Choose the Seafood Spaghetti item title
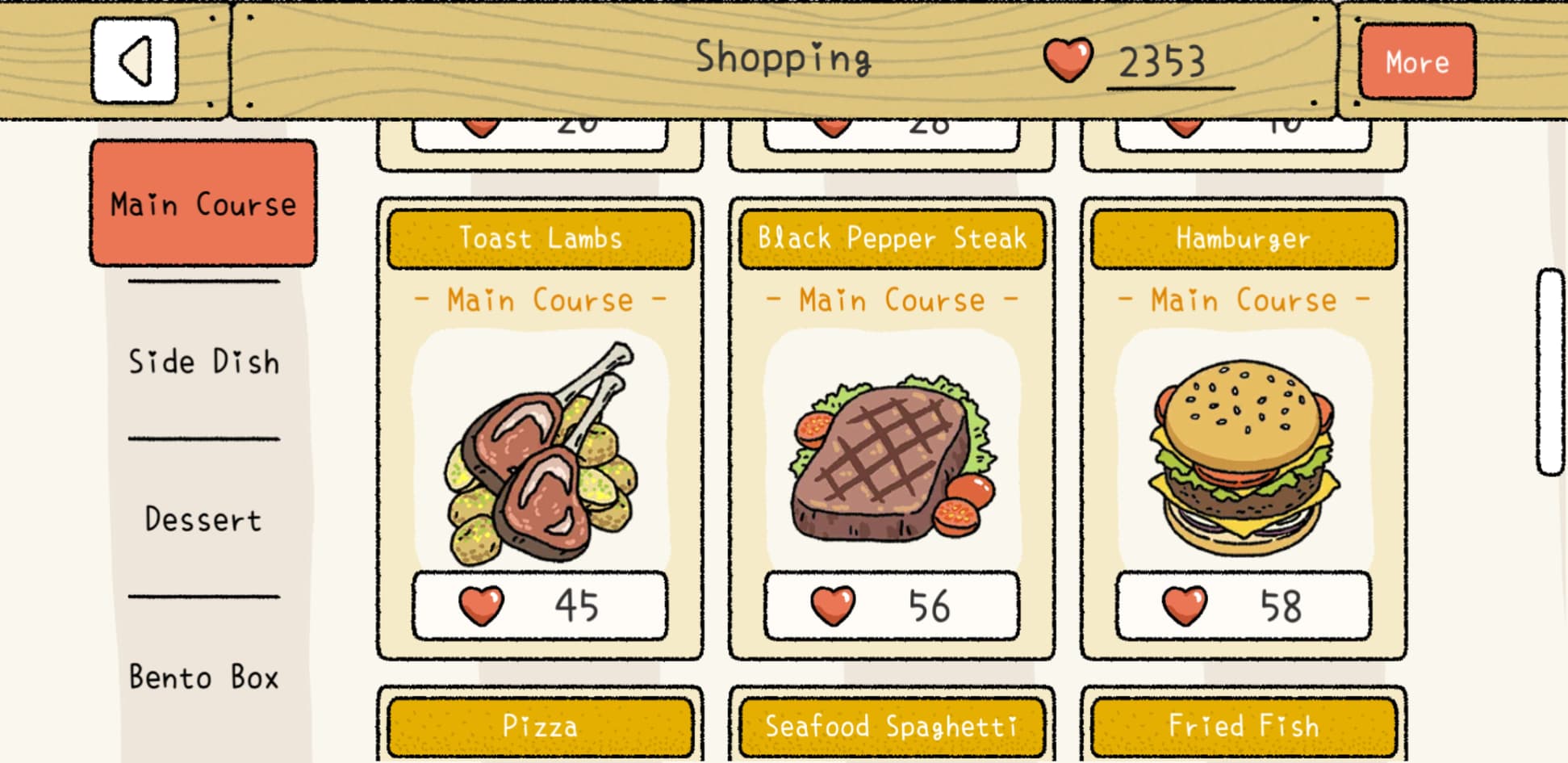This screenshot has height=763, width=1568. point(892,726)
